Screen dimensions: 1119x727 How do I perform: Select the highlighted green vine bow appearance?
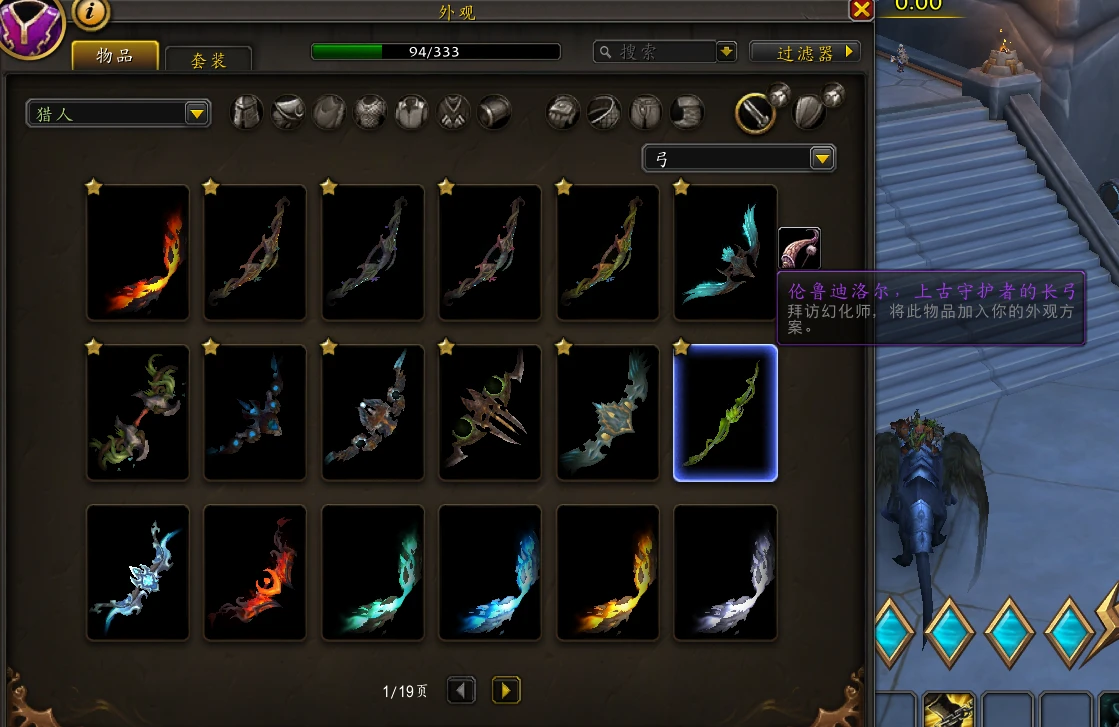(x=725, y=413)
